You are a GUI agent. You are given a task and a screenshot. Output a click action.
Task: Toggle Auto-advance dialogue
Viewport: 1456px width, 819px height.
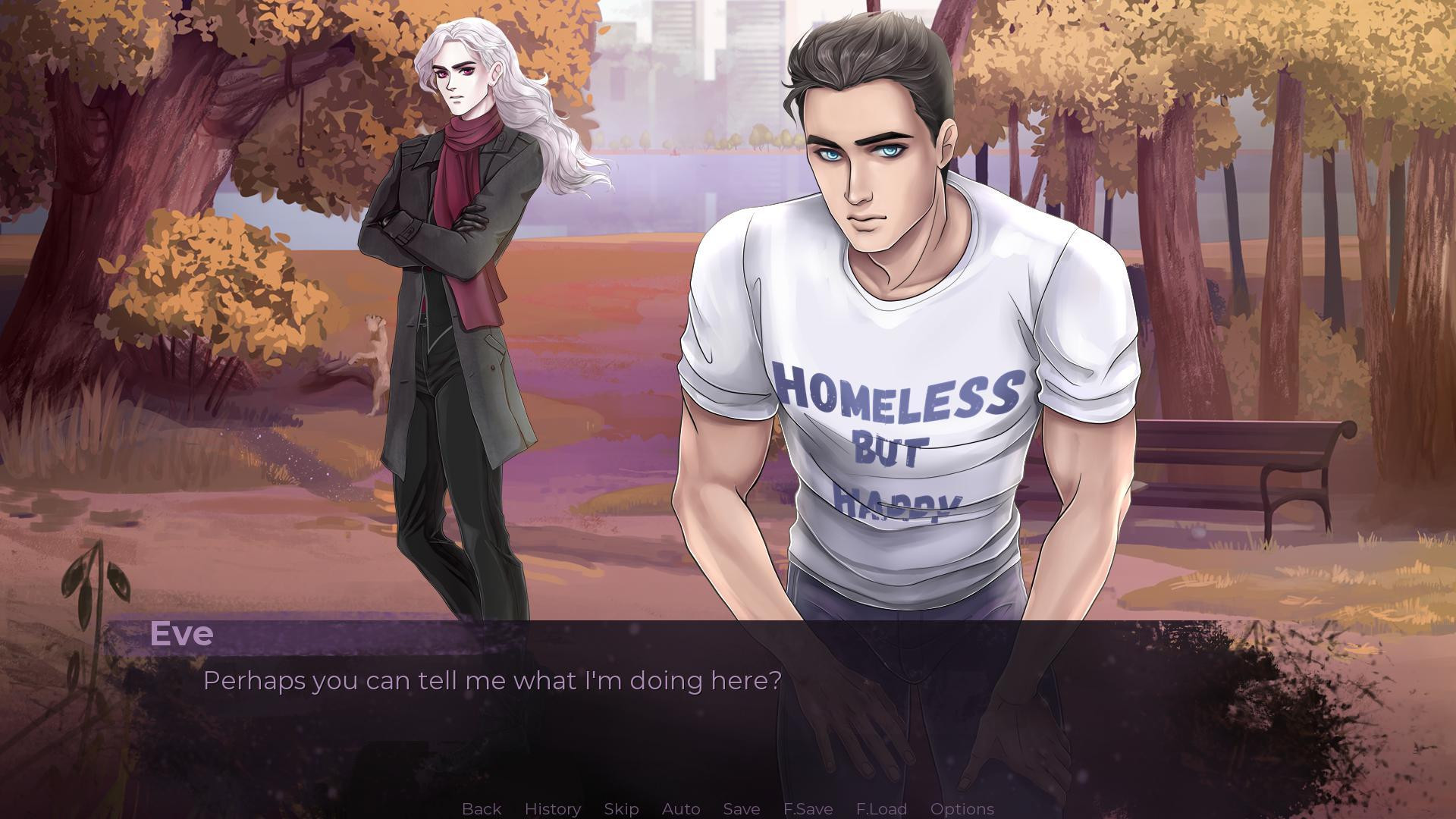680,808
